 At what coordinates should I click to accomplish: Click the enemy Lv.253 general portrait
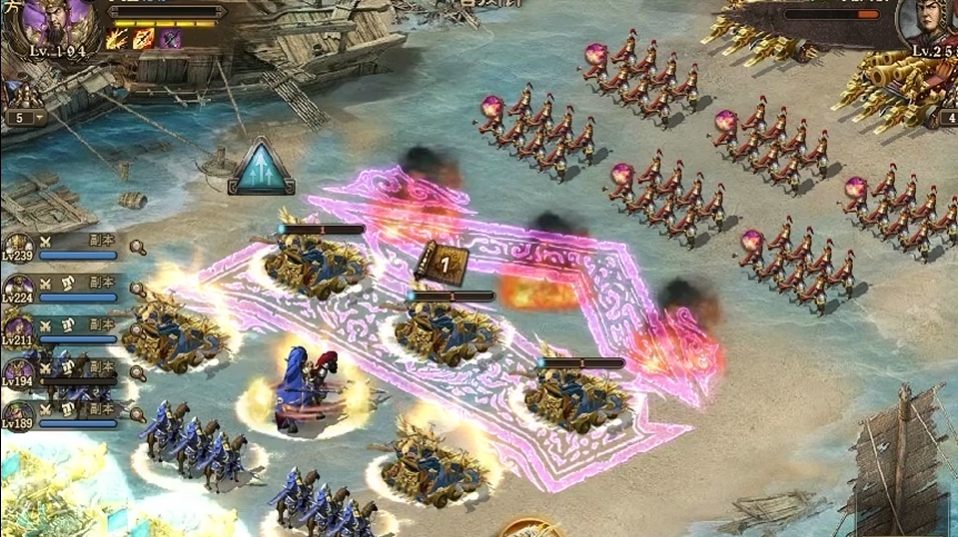[x=929, y=25]
